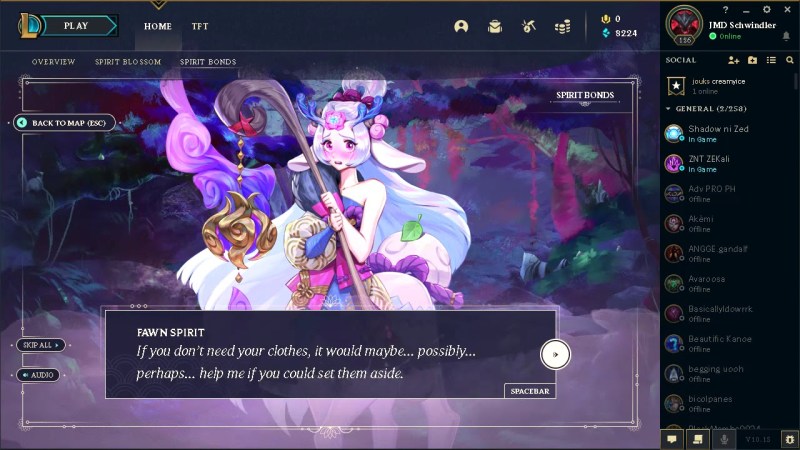Image resolution: width=800 pixels, height=450 pixels.
Task: Click the add friend icon in Social
Action: [x=734, y=60]
